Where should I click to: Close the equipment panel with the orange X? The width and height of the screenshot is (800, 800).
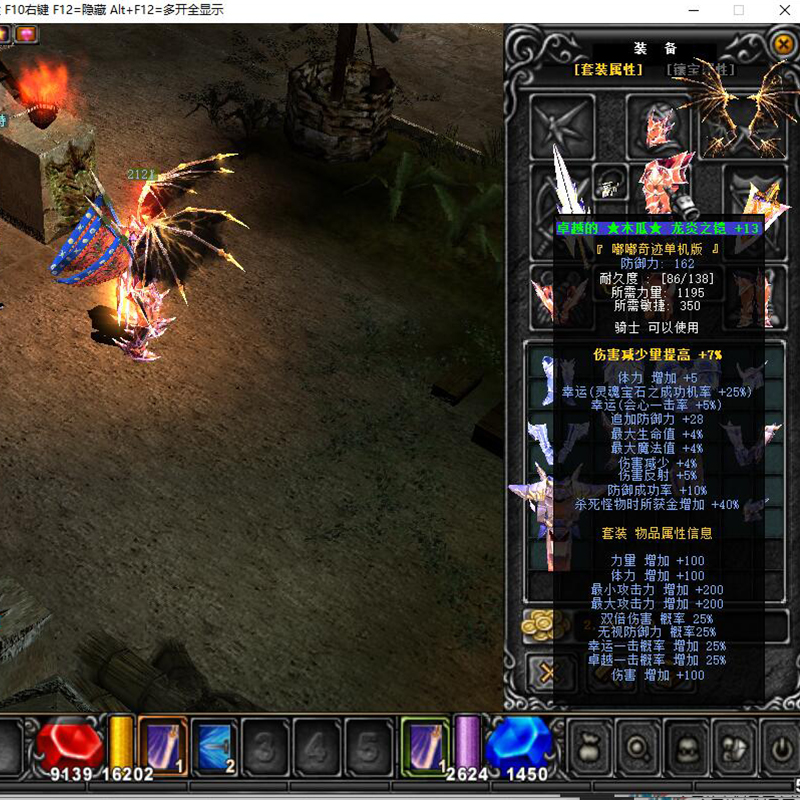point(783,45)
